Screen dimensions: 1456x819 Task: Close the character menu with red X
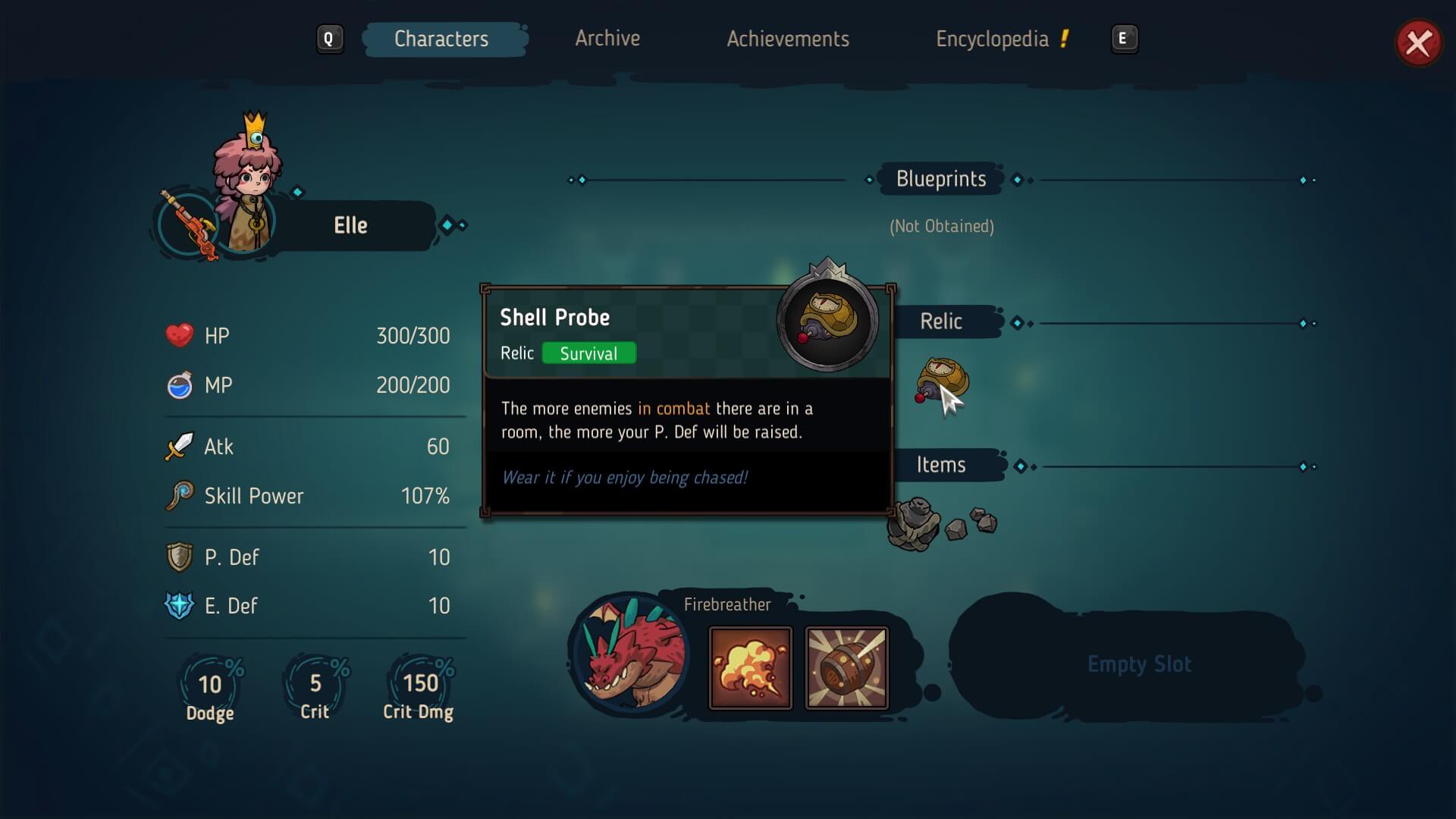pos(1418,43)
